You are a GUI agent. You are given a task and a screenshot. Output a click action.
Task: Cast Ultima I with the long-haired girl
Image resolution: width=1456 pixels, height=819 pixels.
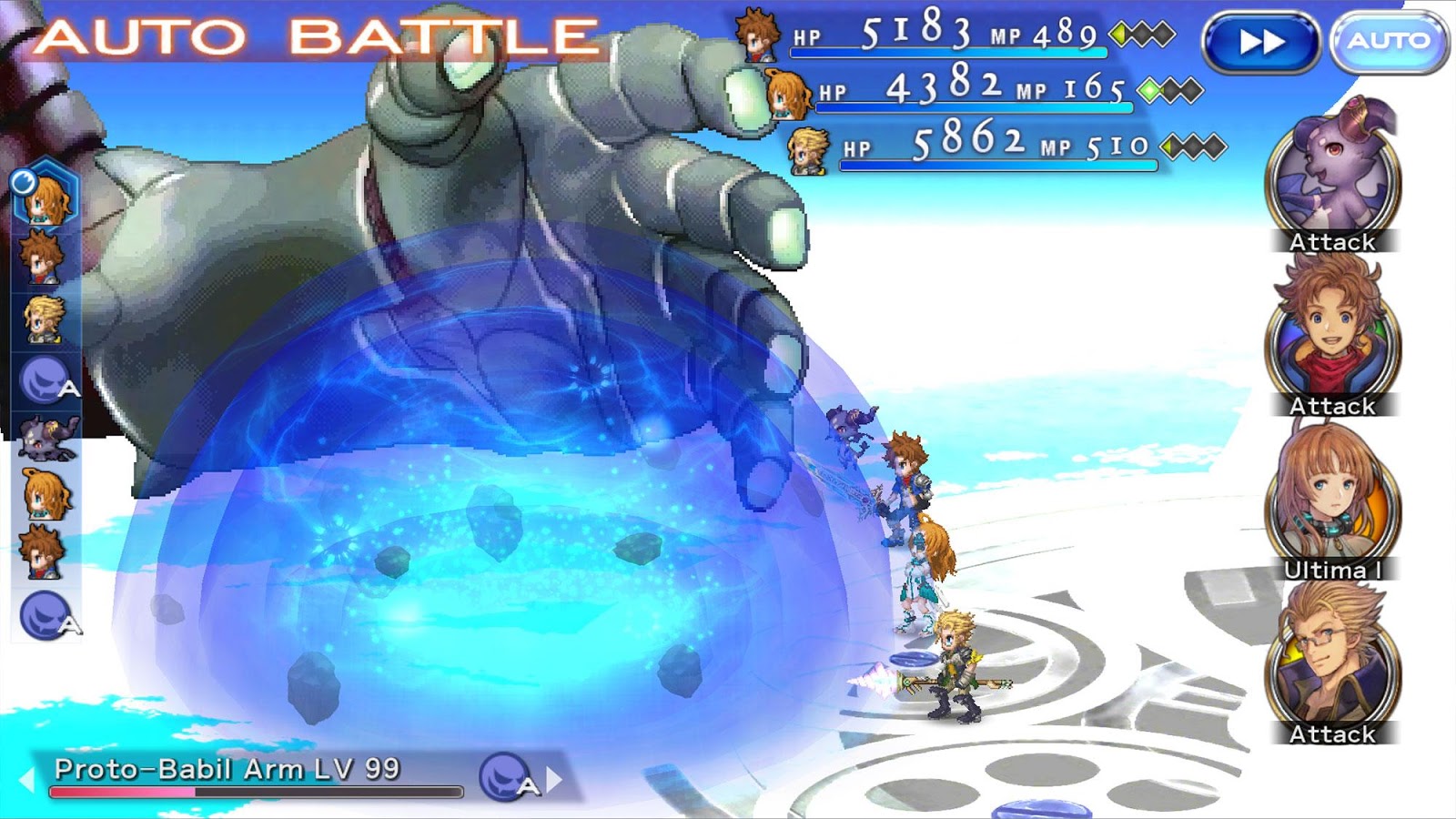pos(1333,502)
